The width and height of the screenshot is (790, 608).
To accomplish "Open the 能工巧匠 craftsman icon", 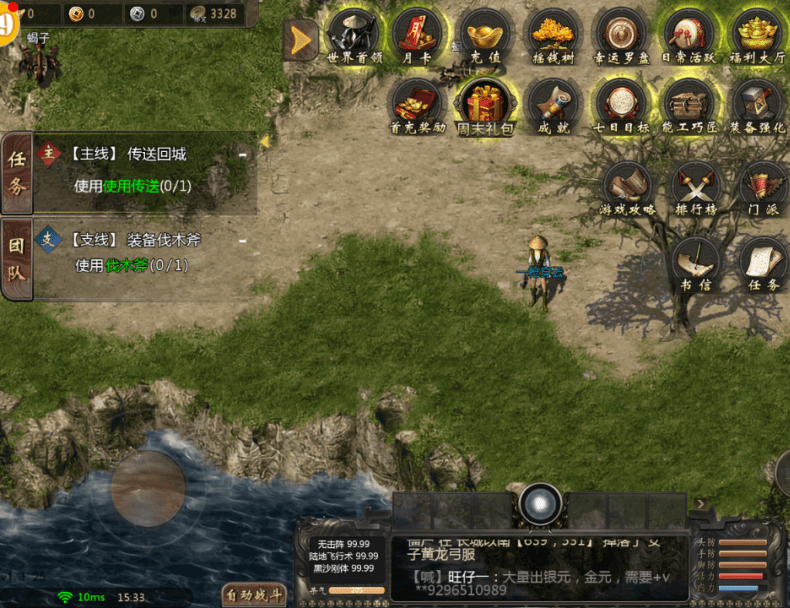I will pyautogui.click(x=689, y=104).
